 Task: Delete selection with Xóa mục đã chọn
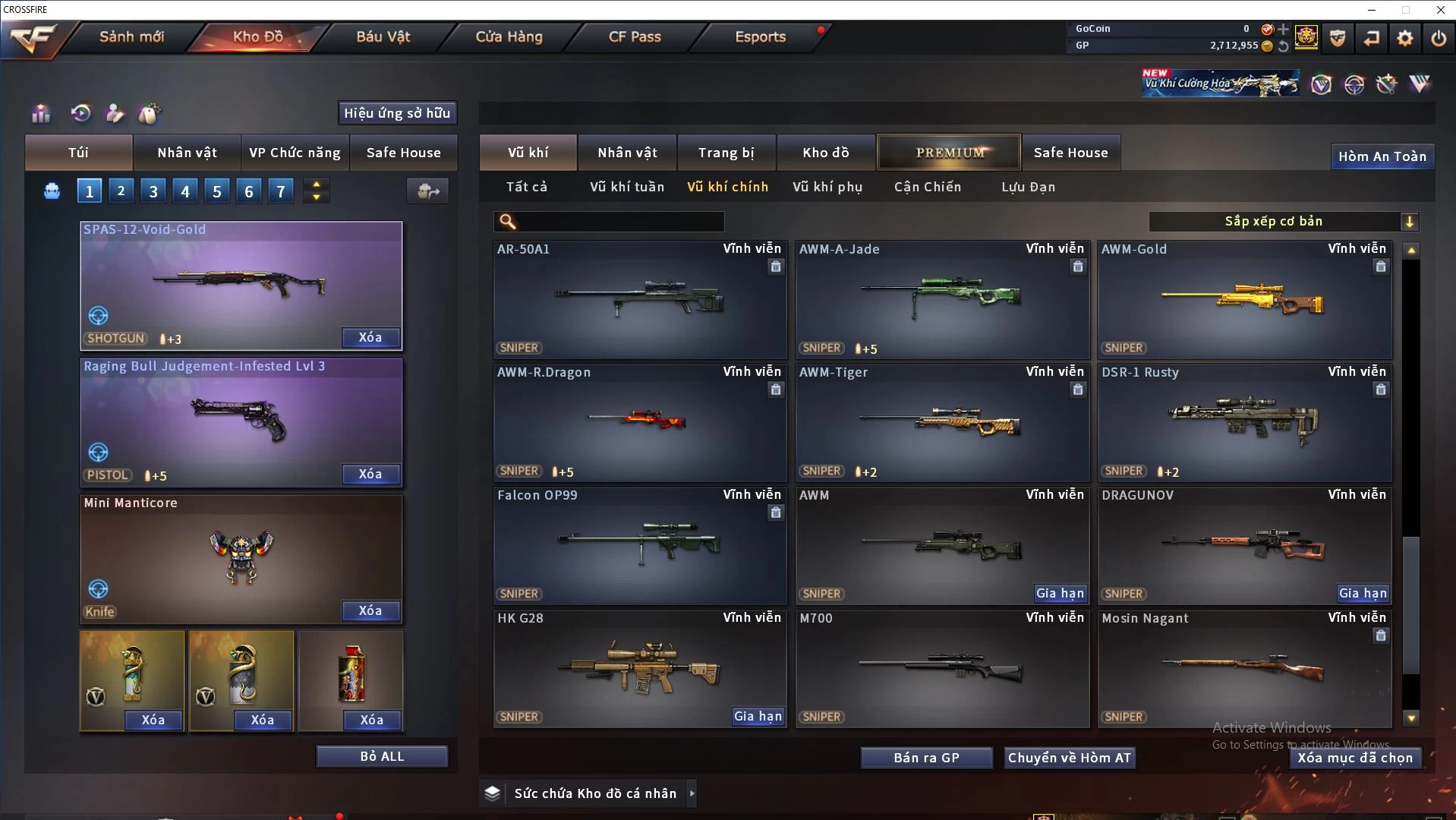click(1355, 758)
